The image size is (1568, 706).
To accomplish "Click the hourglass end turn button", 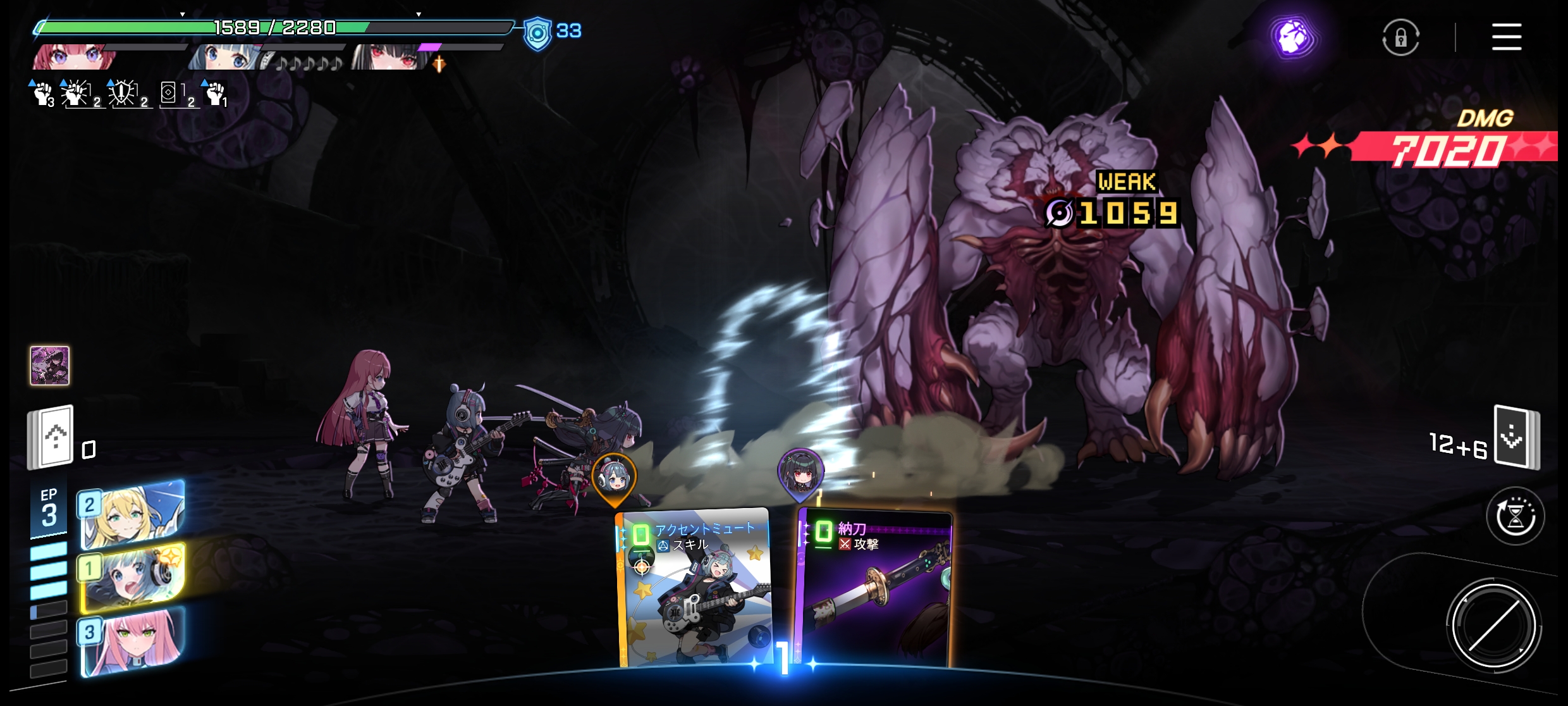I will point(1515,516).
